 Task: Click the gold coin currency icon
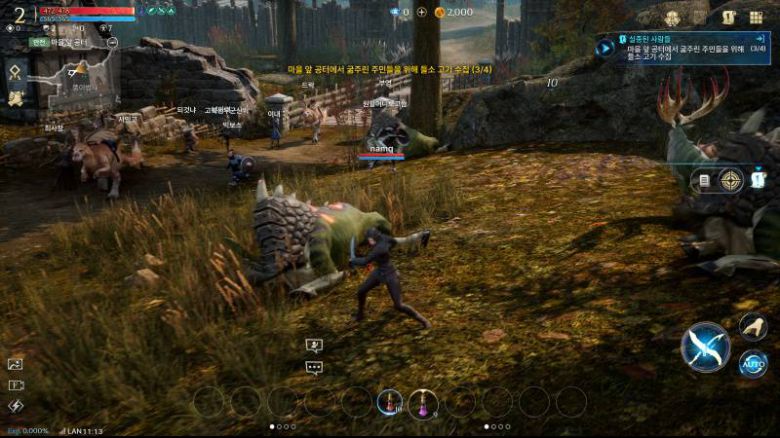pyautogui.click(x=439, y=12)
